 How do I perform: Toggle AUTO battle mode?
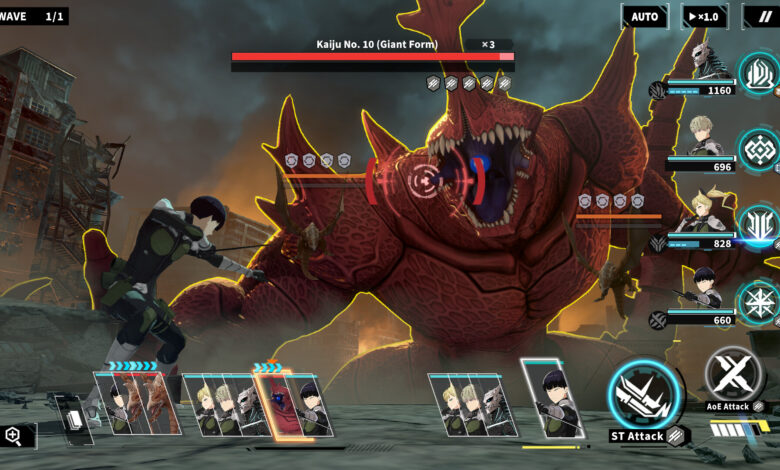(x=644, y=16)
